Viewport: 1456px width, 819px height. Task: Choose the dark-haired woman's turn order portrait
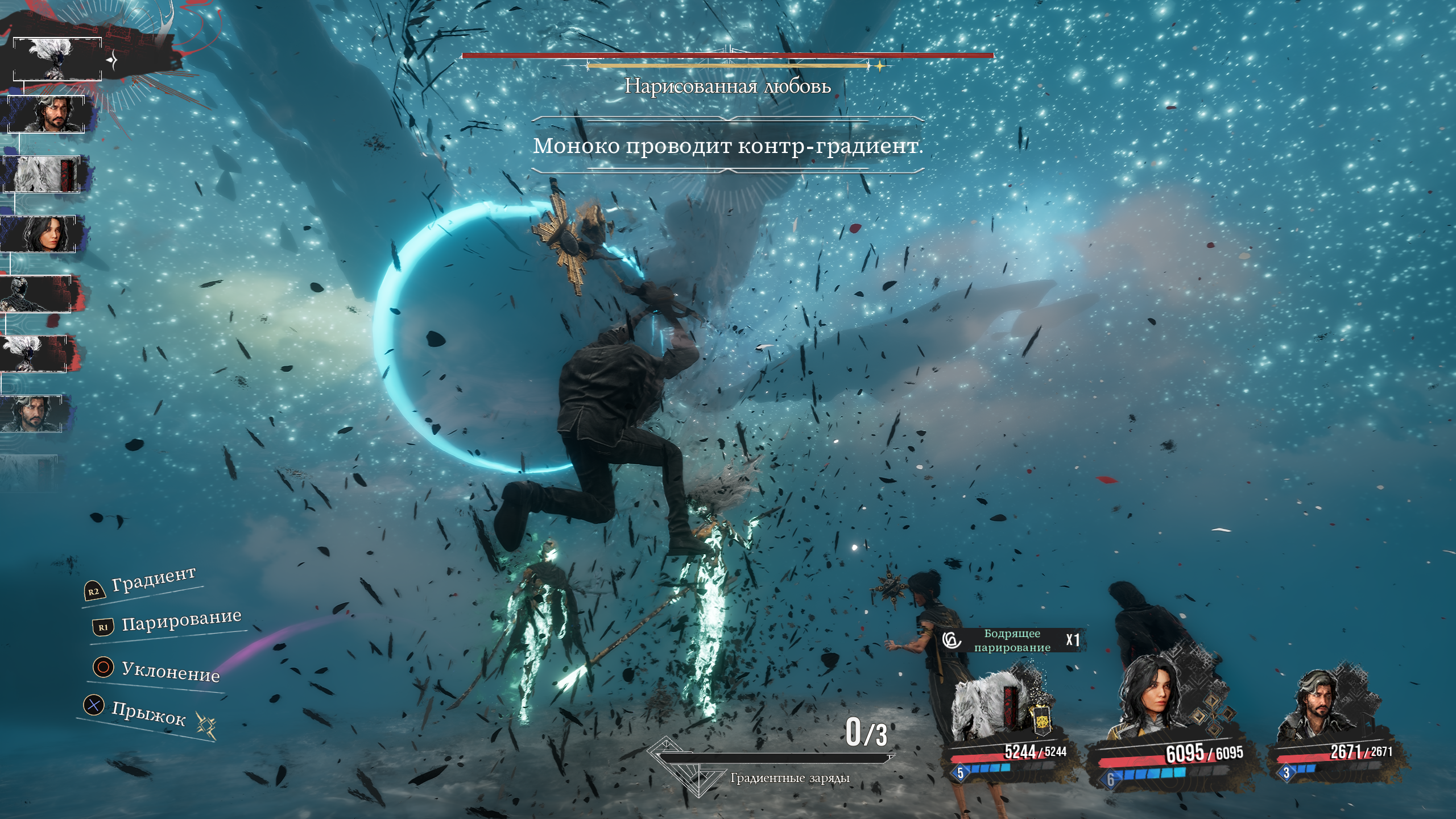[x=42, y=234]
